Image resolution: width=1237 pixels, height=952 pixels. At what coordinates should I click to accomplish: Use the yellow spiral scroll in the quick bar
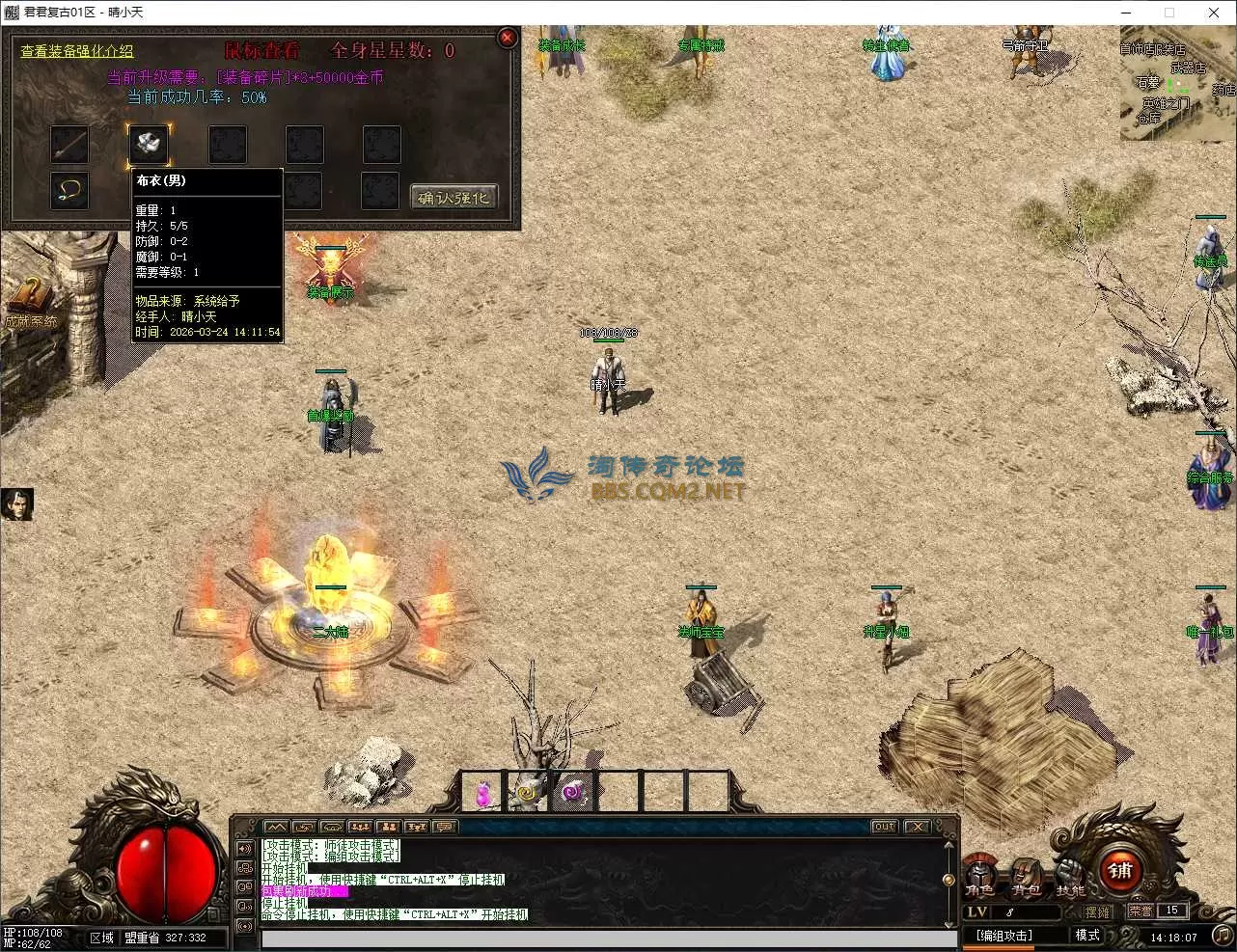click(x=527, y=793)
